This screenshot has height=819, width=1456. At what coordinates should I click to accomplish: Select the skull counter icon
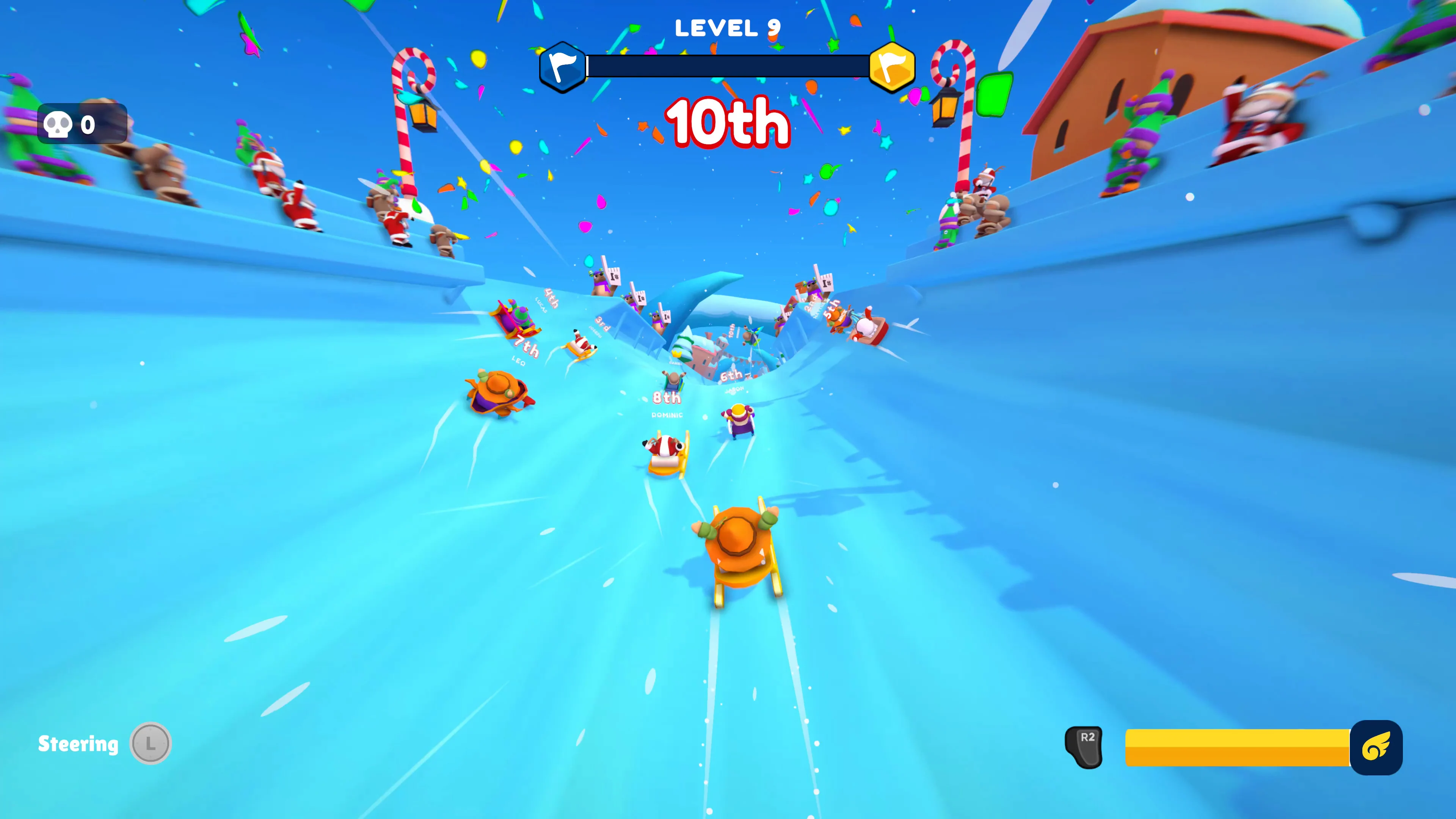tap(58, 124)
